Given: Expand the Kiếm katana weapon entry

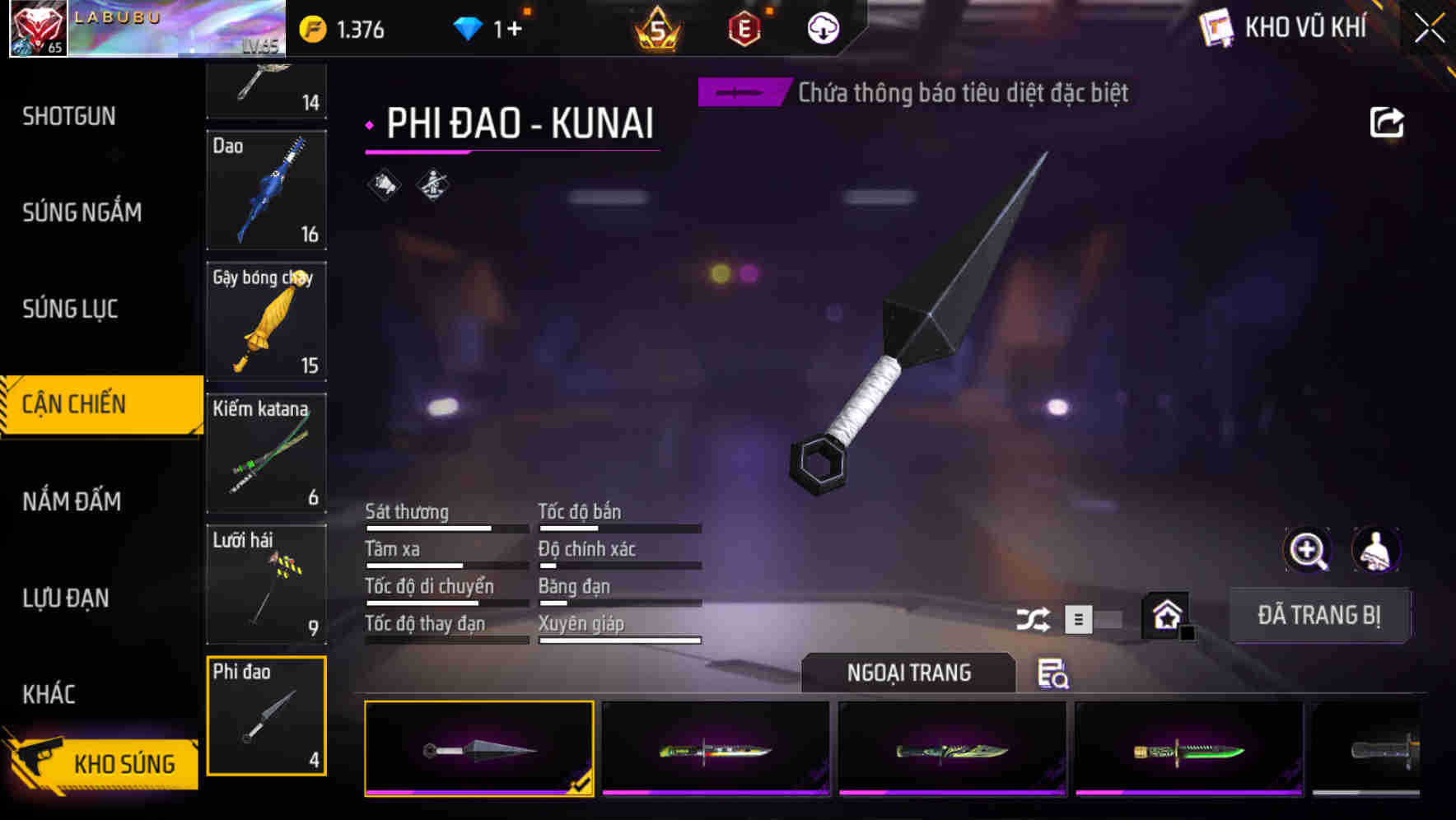Looking at the screenshot, I should click(x=266, y=453).
